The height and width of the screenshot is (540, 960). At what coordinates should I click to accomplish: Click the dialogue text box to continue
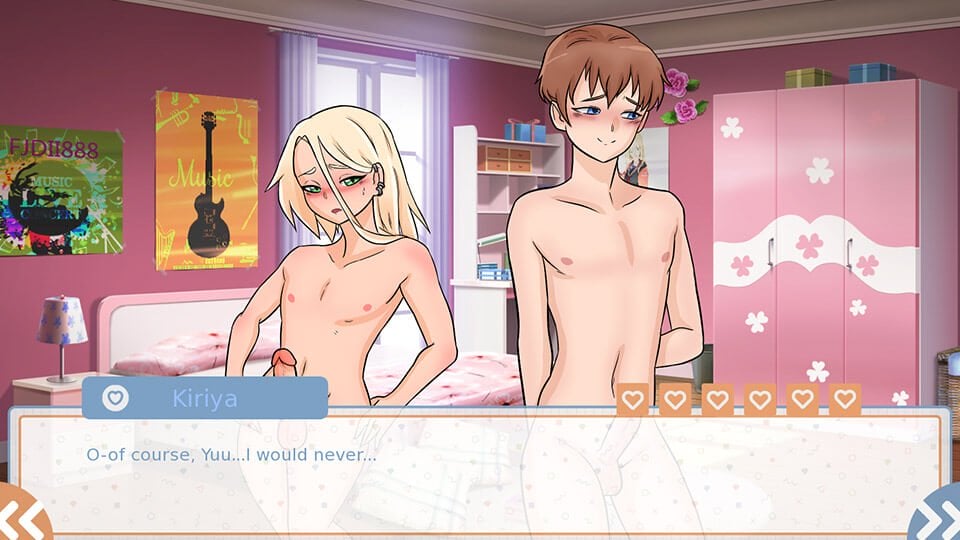pos(480,470)
